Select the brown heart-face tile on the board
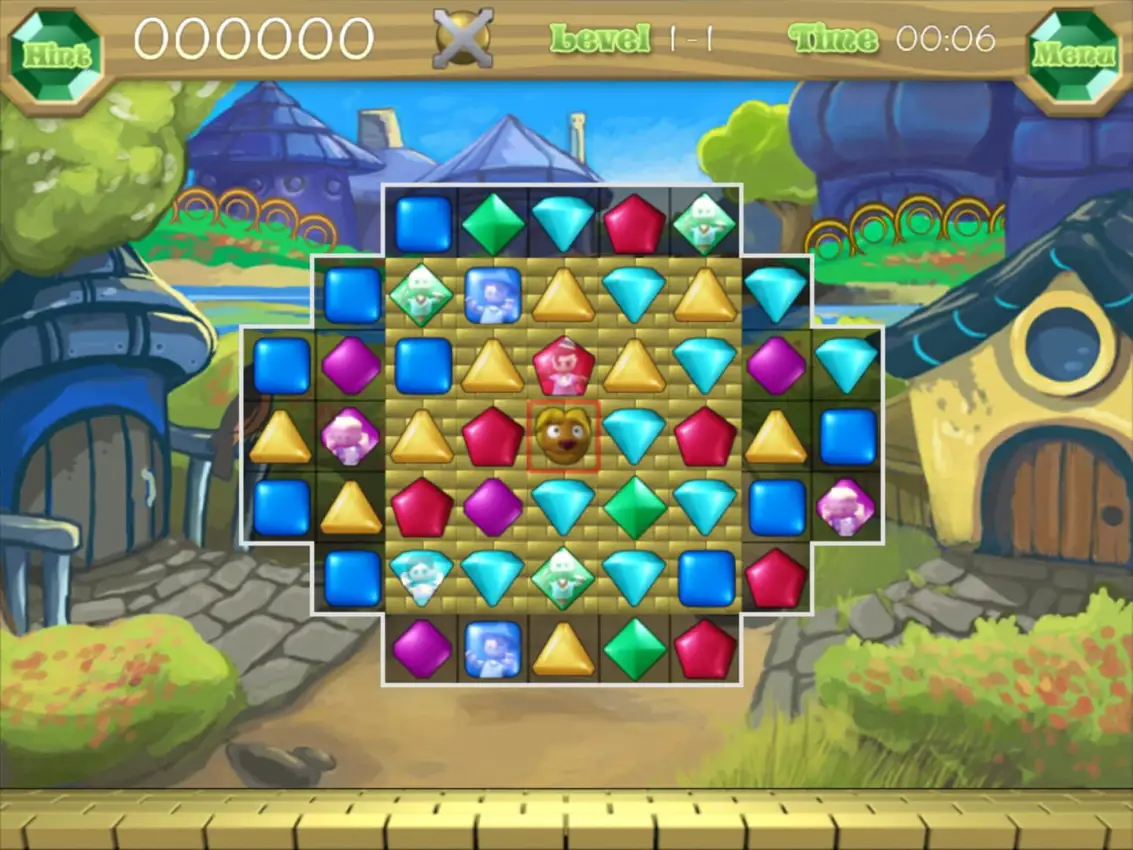Image resolution: width=1133 pixels, height=850 pixels. (x=563, y=436)
